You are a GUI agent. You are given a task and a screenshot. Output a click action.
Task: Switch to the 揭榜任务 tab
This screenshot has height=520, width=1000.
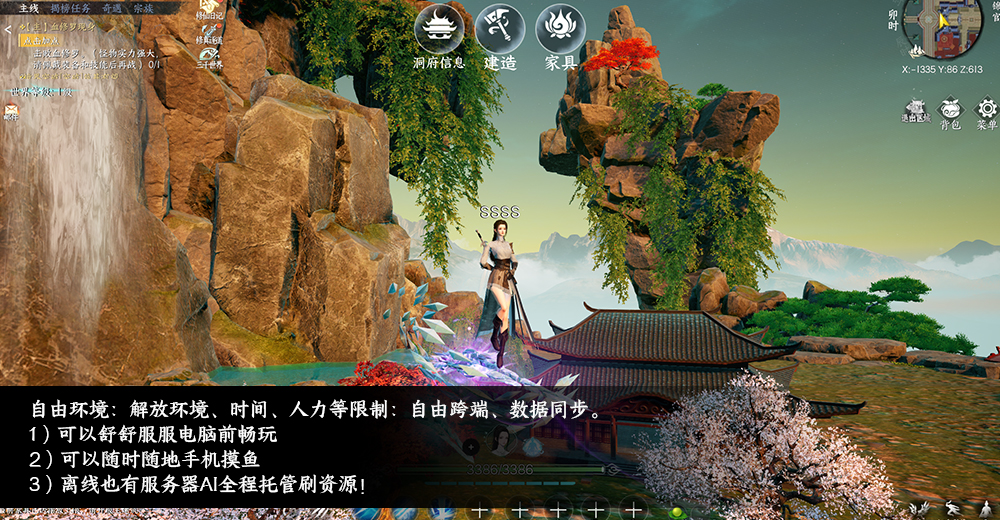70,8
